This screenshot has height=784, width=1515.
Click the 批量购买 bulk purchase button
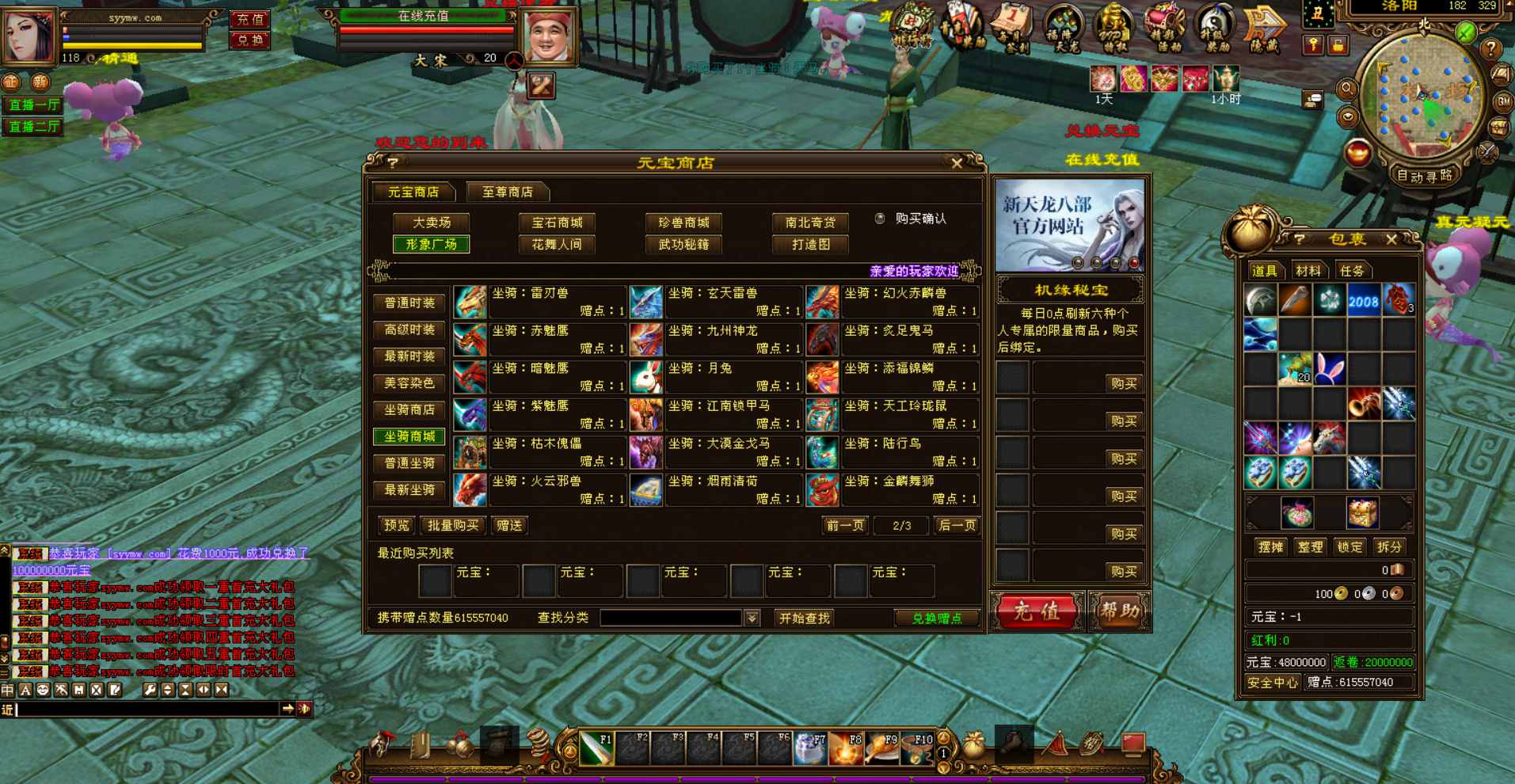(x=452, y=525)
